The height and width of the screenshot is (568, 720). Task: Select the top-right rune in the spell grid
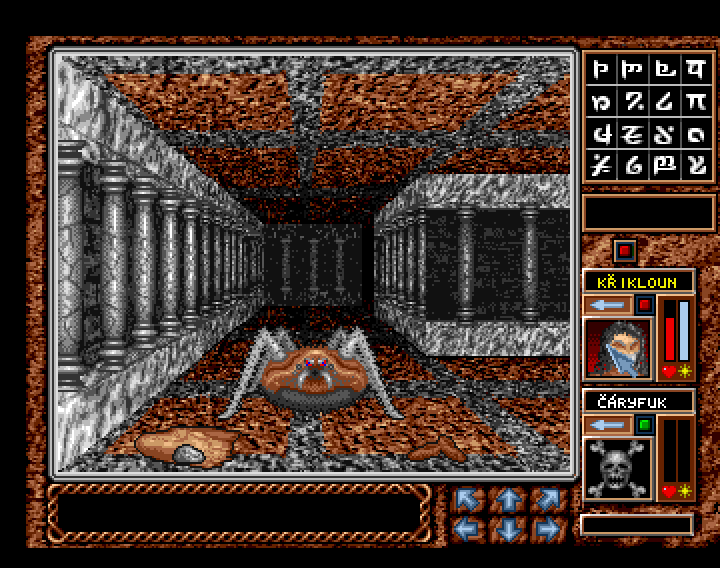pyautogui.click(x=694, y=70)
